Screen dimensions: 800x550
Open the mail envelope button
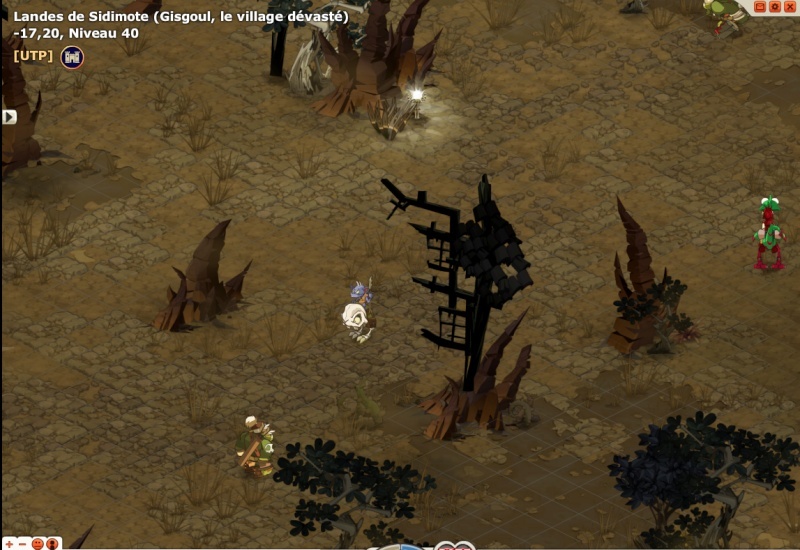[759, 7]
